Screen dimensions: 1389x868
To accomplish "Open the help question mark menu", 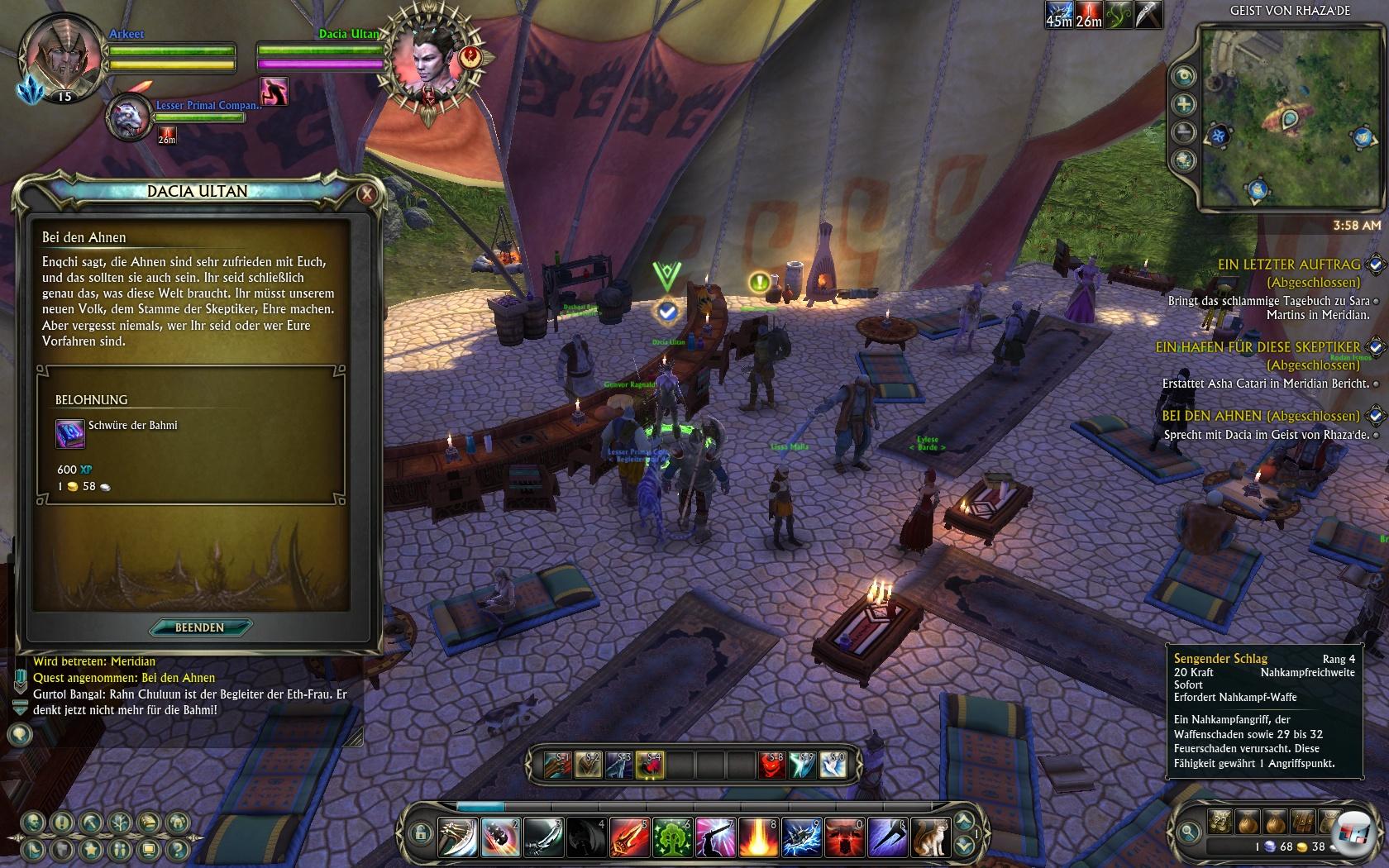I will (x=177, y=849).
